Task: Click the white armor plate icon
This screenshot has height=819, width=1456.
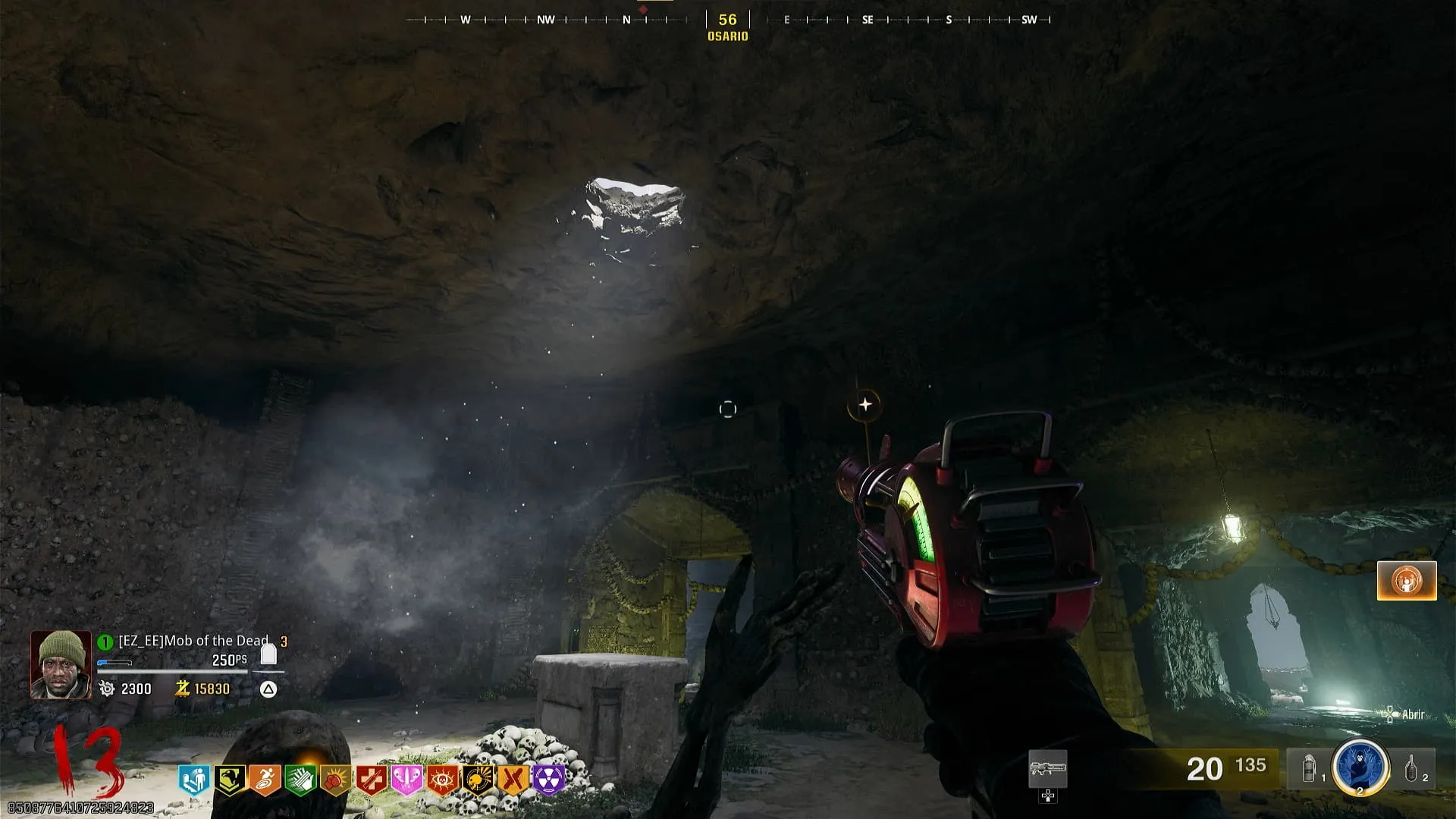Action: (268, 654)
